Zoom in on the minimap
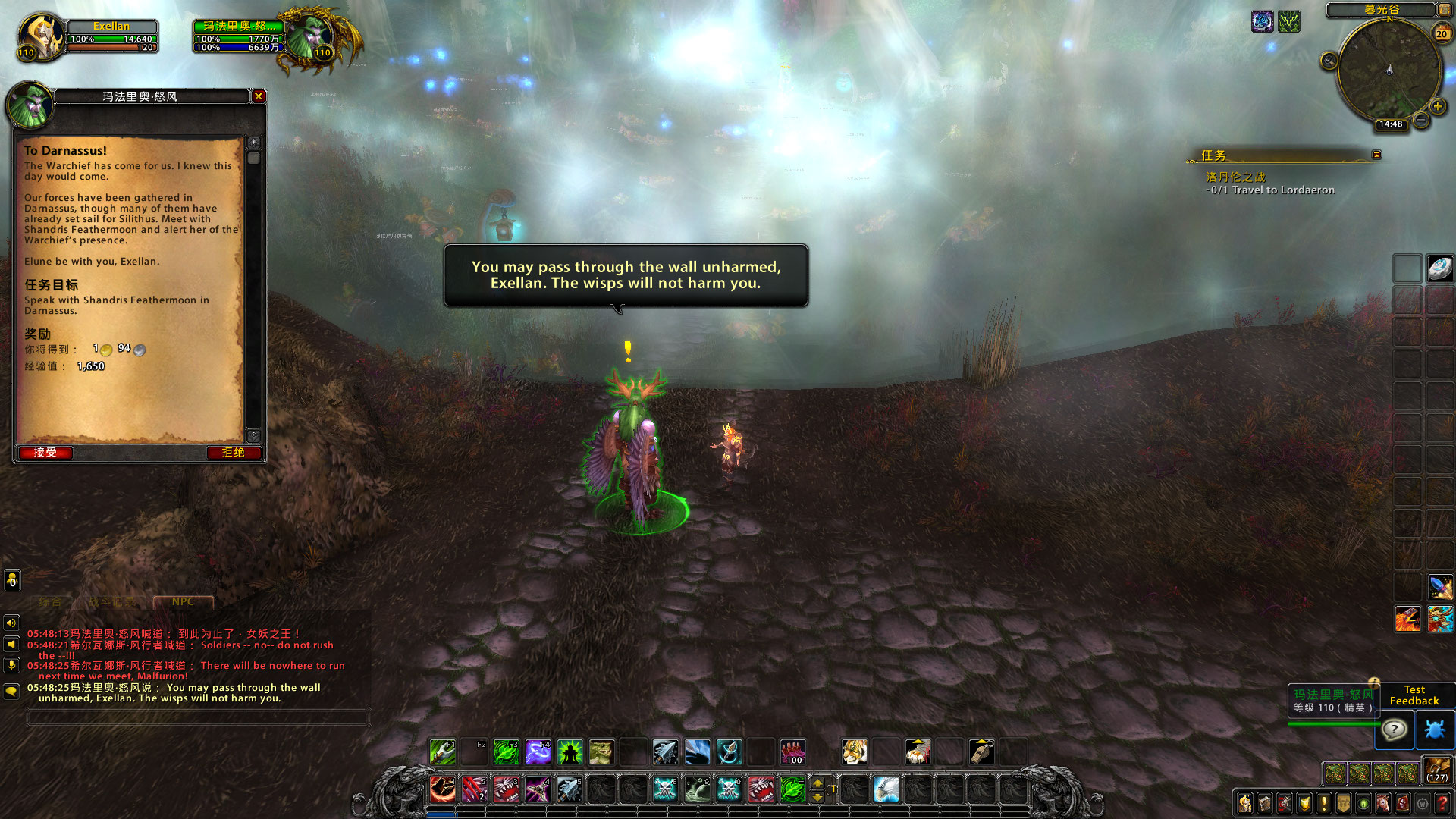 pos(1437,107)
